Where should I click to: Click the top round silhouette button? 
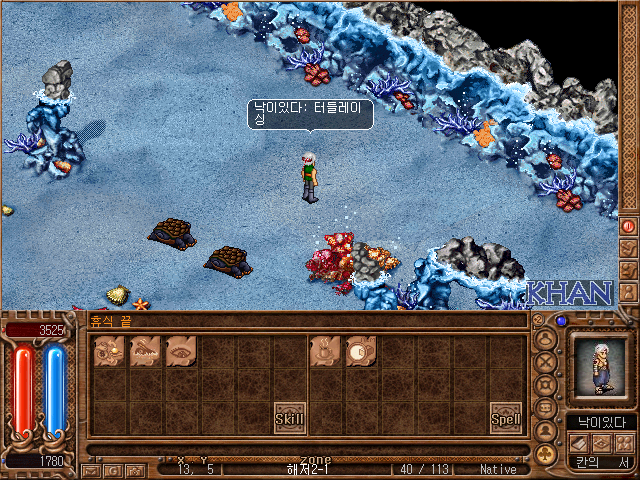coord(546,338)
